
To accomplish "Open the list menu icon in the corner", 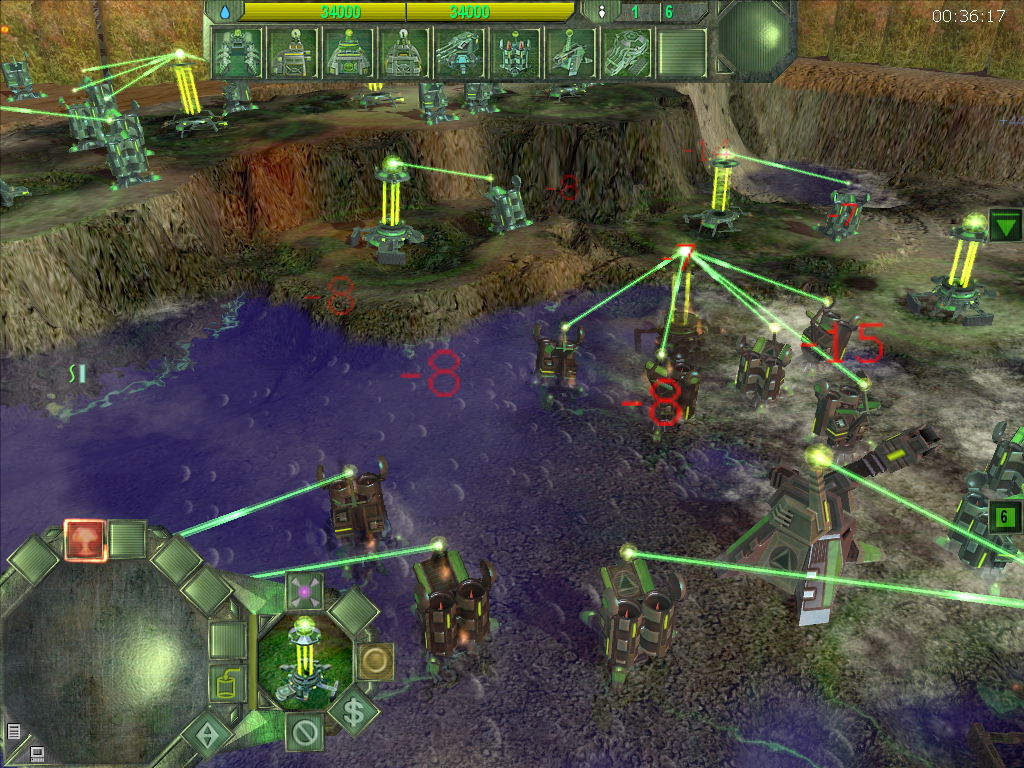I will pos(14,731).
